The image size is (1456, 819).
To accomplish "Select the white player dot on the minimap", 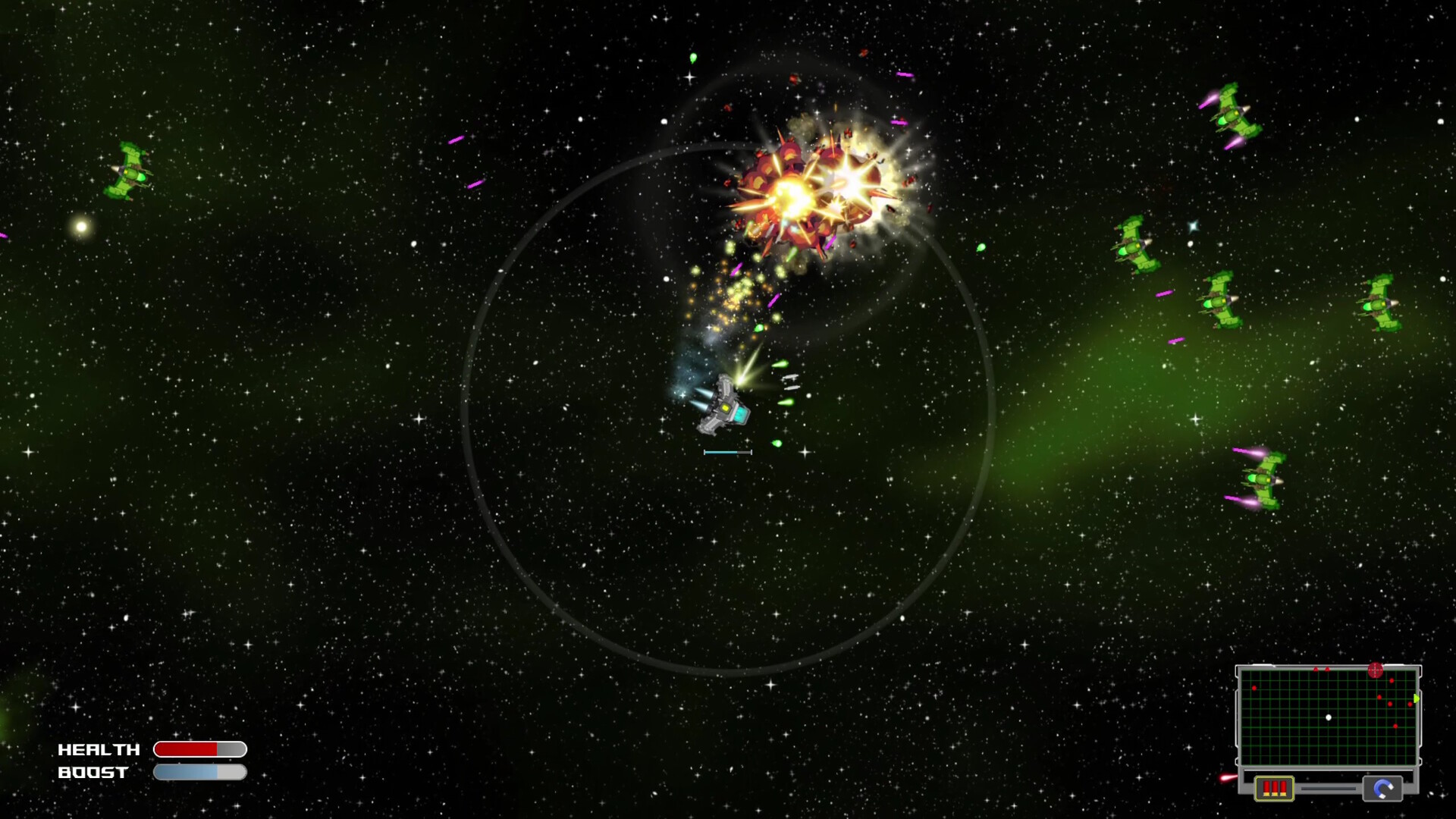I will (x=1329, y=717).
